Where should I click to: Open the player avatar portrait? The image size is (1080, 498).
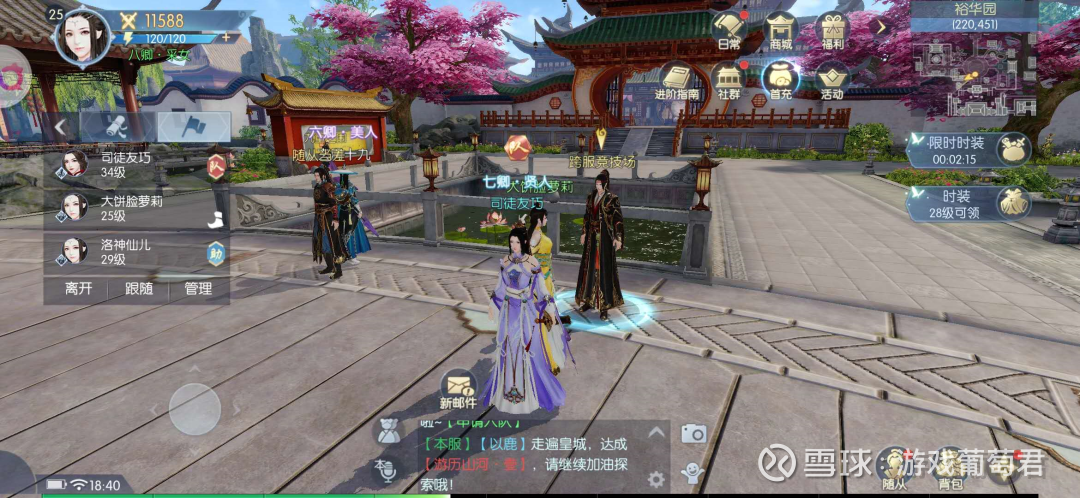tap(83, 36)
